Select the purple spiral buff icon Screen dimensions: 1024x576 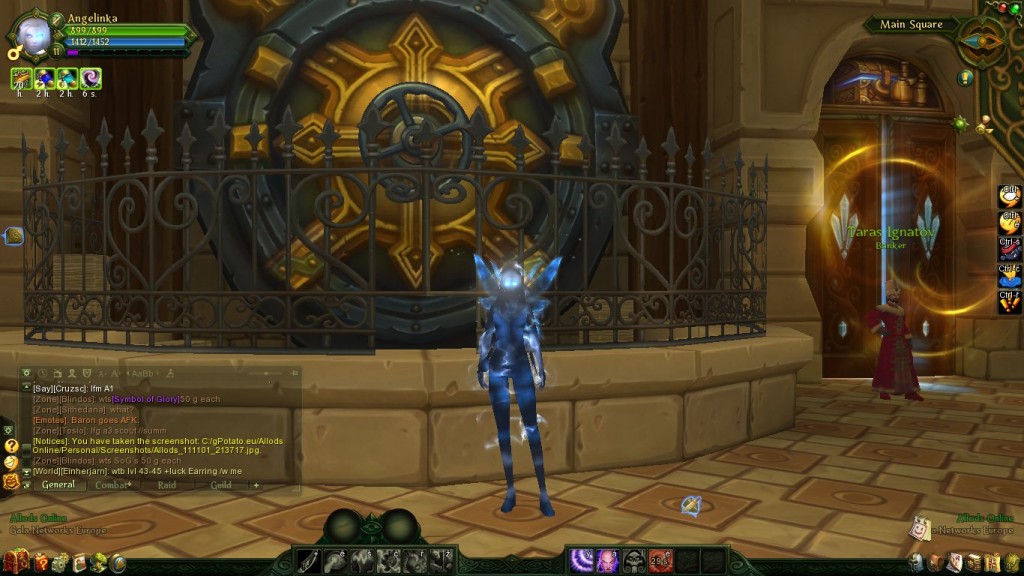coord(91,77)
